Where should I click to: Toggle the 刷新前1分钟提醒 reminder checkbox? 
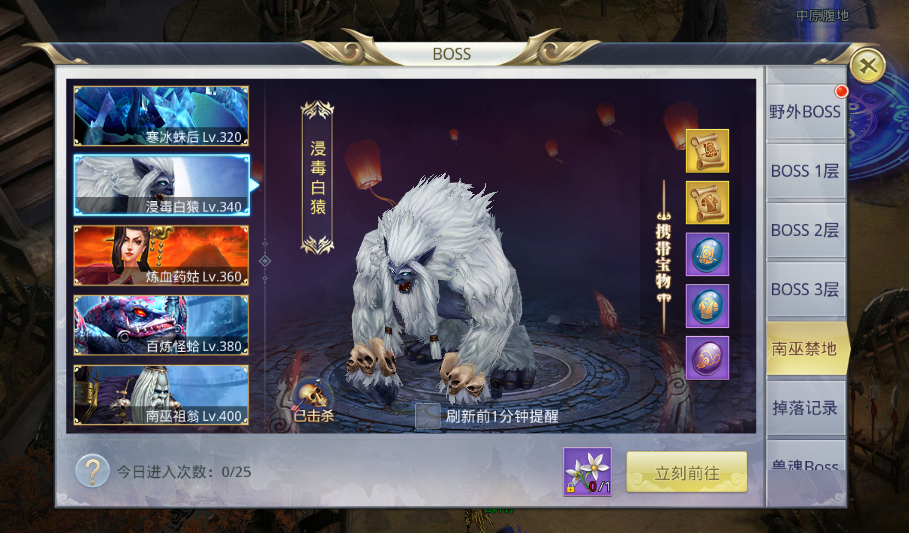(x=427, y=417)
